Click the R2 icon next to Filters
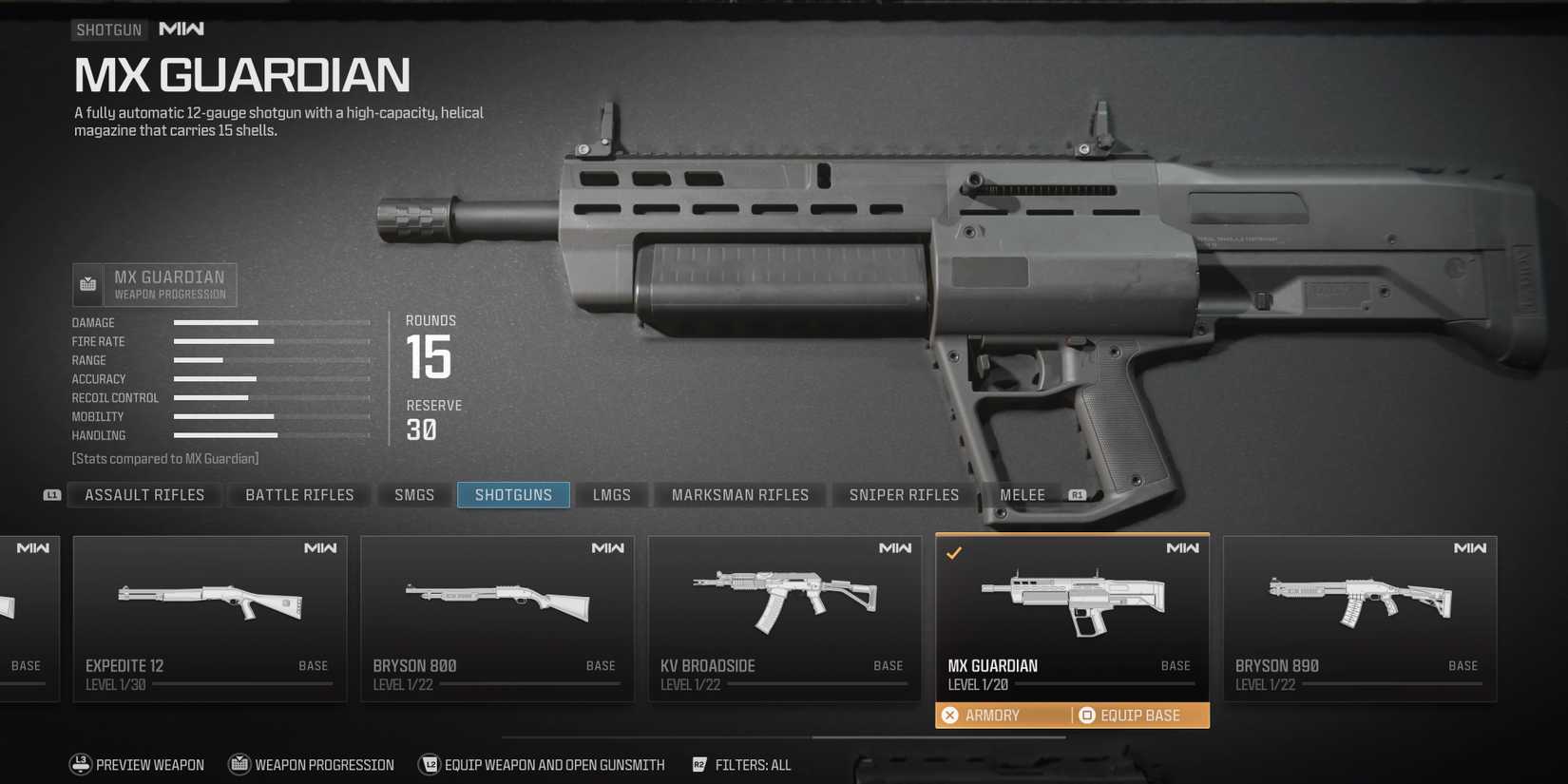The image size is (1568, 784). [x=700, y=764]
